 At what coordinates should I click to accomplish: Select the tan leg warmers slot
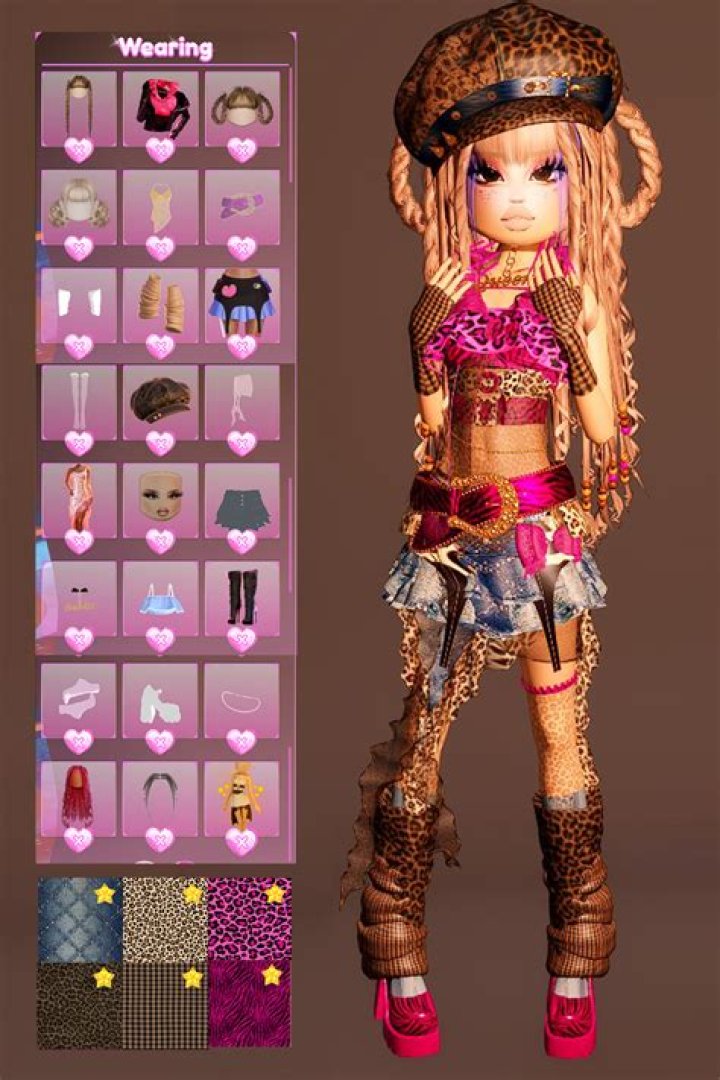[160, 304]
